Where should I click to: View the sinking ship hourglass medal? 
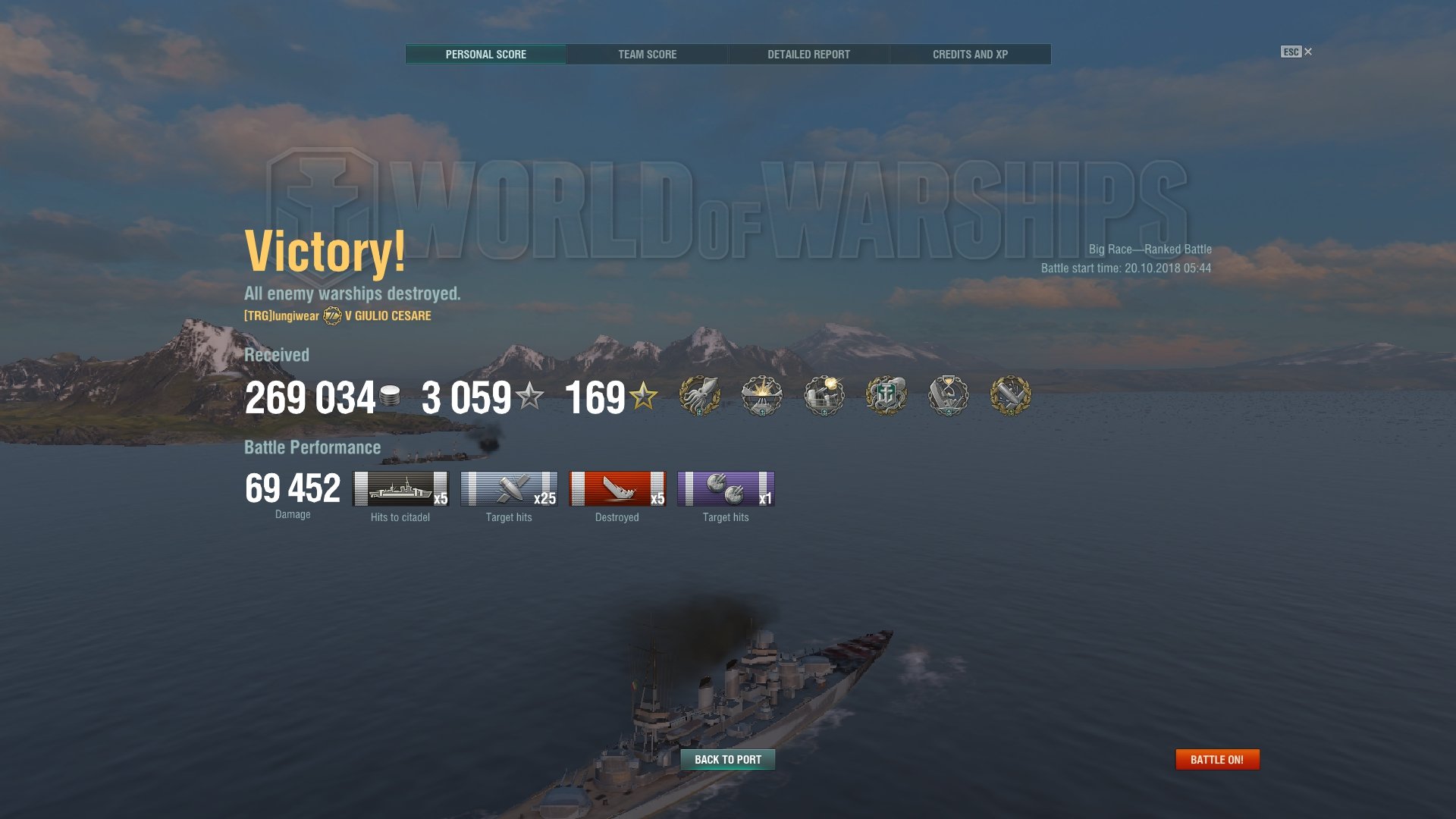pyautogui.click(x=948, y=395)
